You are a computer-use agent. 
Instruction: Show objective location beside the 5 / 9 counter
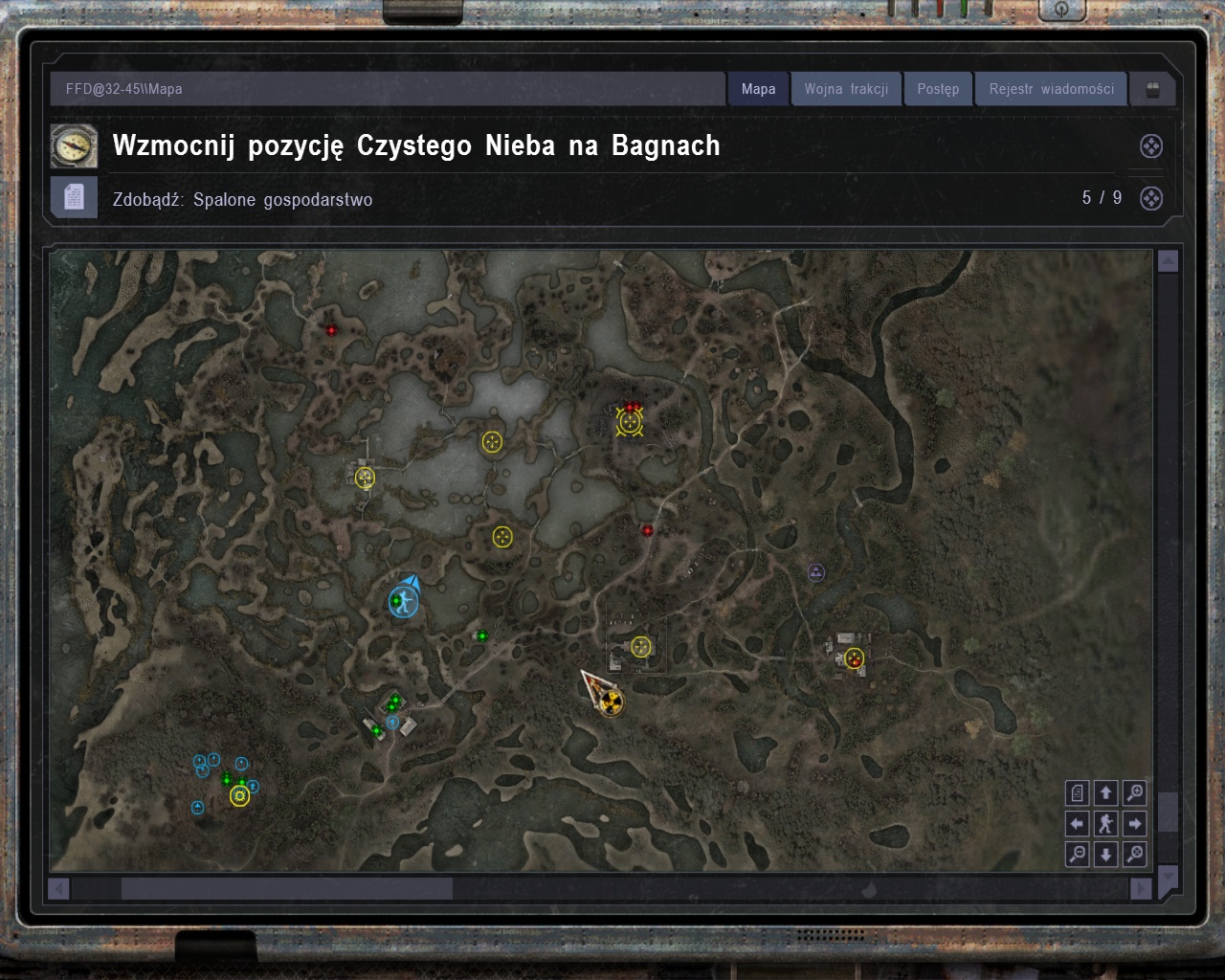point(1151,198)
